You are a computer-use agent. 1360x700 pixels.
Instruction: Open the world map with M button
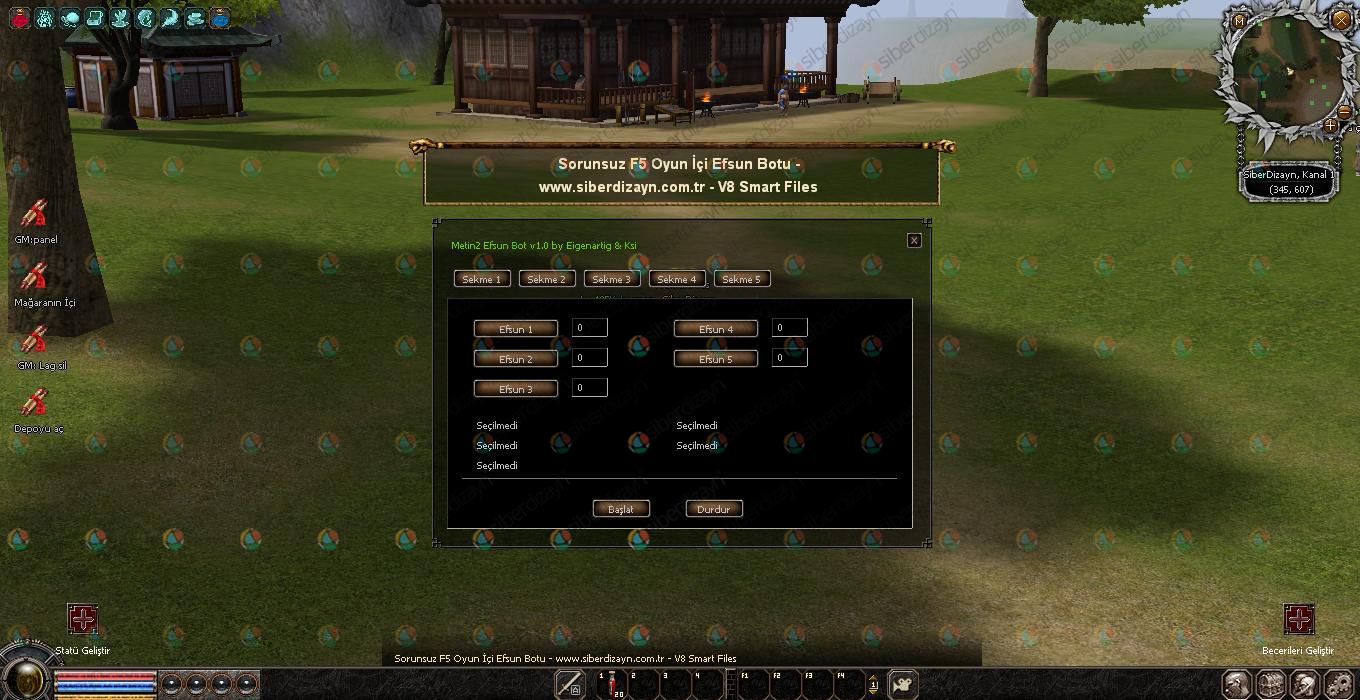tap(1240, 20)
